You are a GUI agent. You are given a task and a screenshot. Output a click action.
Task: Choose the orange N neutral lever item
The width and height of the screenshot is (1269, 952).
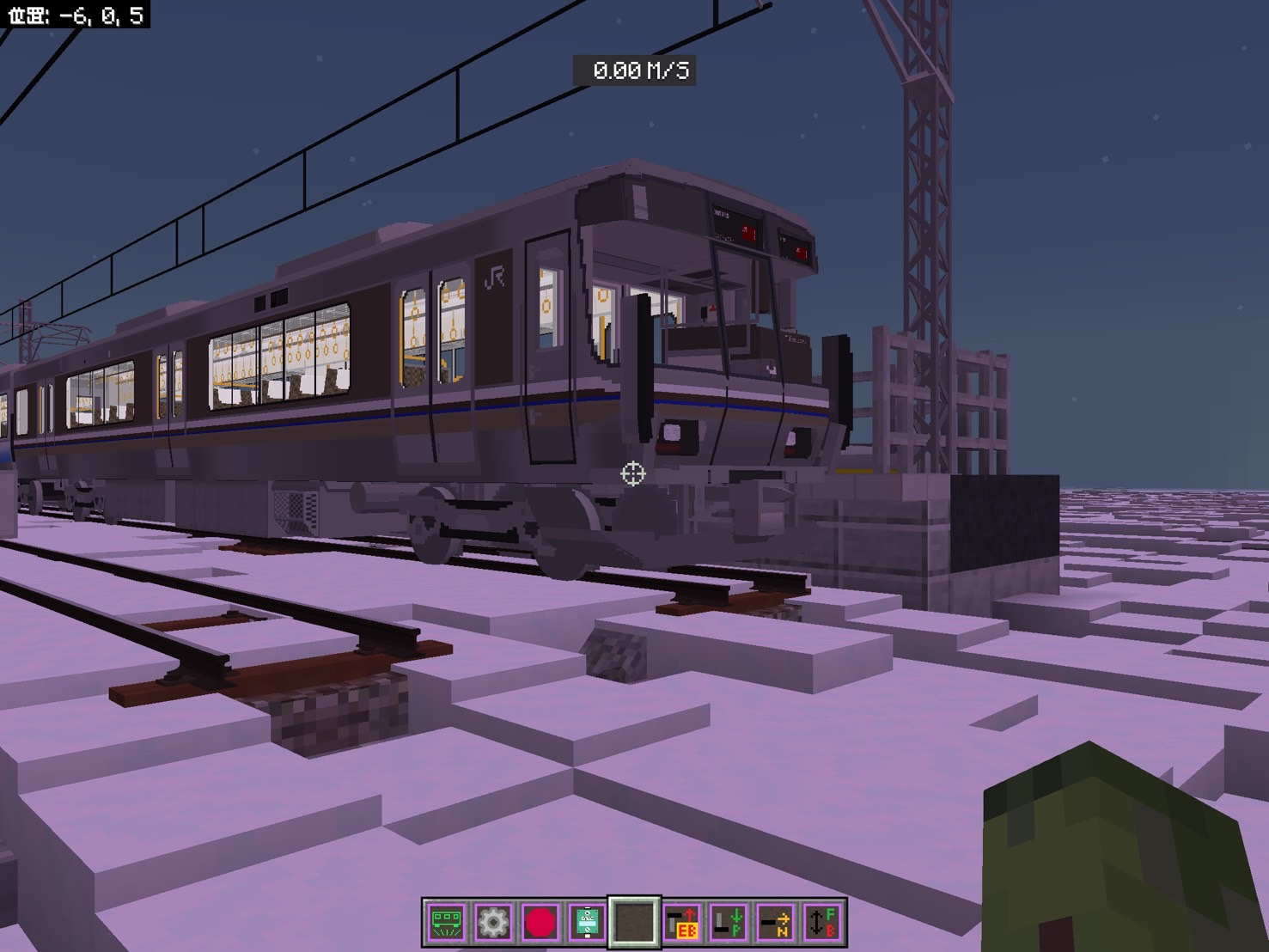tap(776, 923)
